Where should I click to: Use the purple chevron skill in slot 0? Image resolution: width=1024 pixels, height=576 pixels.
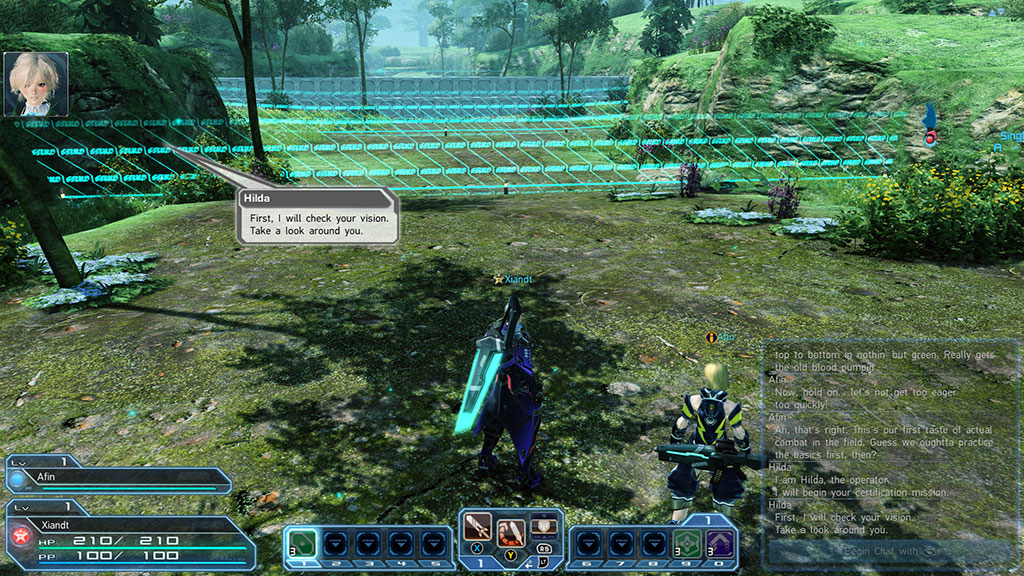(719, 545)
